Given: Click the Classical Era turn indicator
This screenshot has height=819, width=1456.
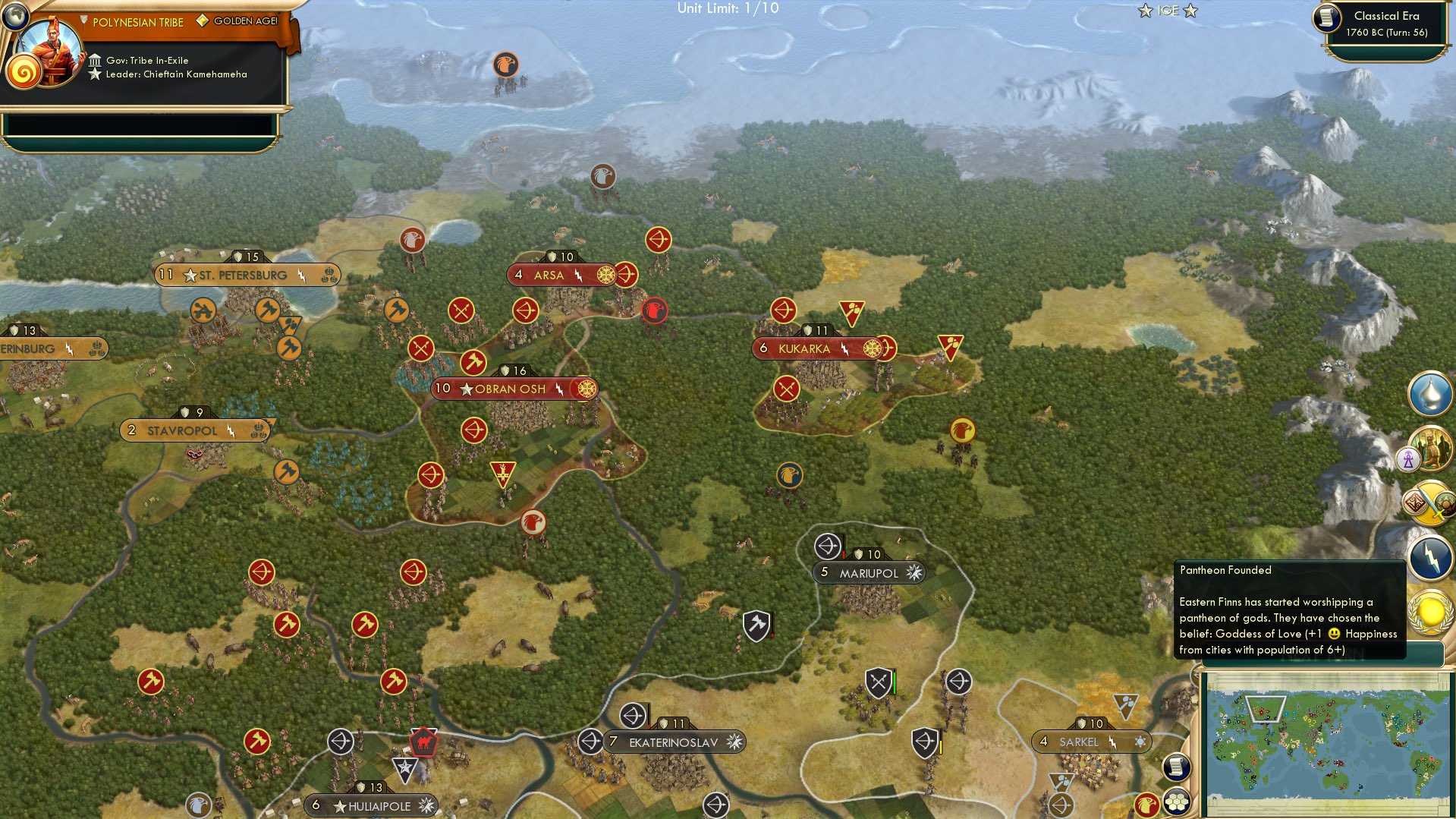Looking at the screenshot, I should [x=1387, y=23].
